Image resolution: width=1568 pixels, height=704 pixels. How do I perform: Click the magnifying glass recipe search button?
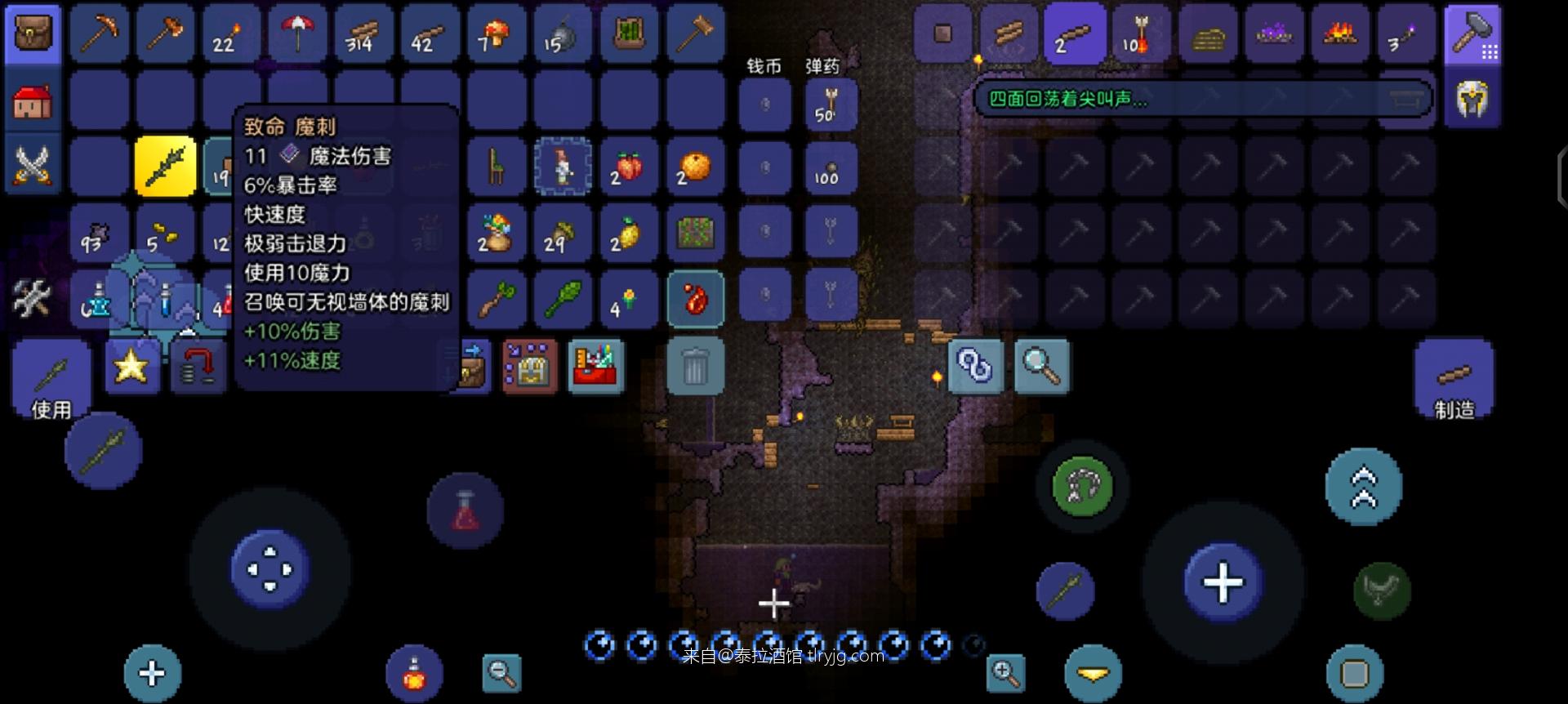coord(1041,367)
